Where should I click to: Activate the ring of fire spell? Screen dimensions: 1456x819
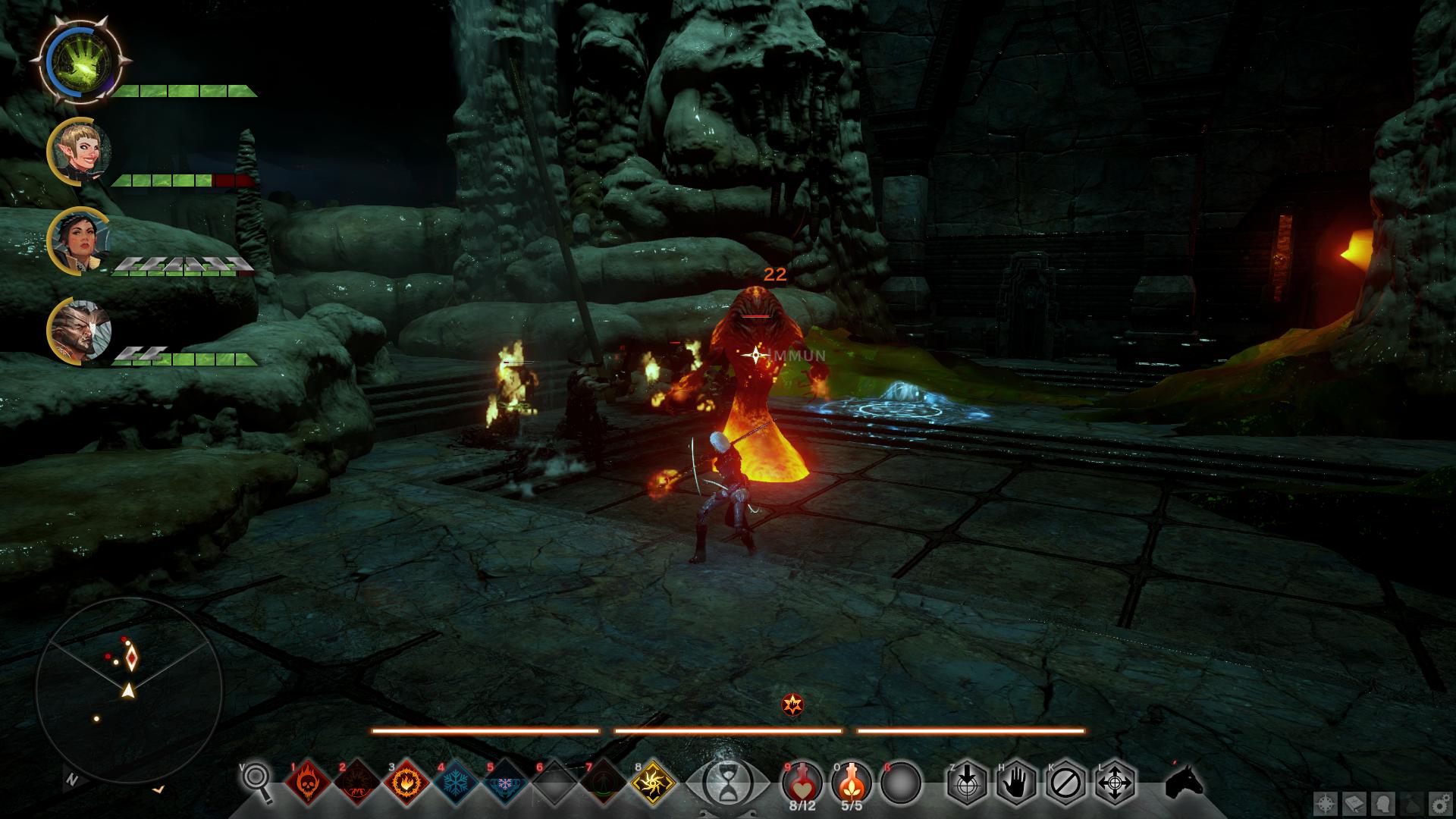pyautogui.click(x=406, y=781)
